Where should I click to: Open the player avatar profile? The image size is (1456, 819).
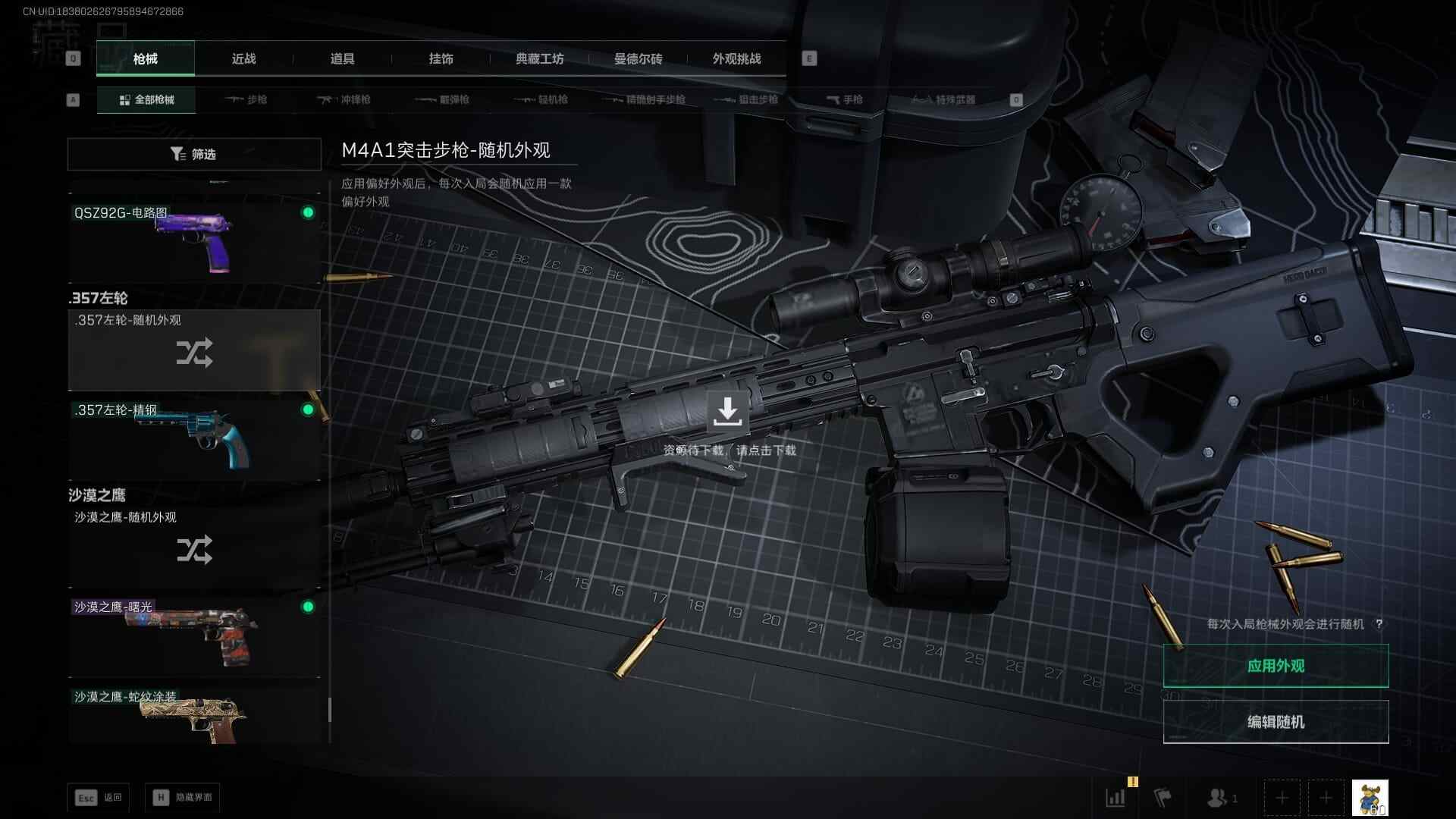[x=1370, y=798]
